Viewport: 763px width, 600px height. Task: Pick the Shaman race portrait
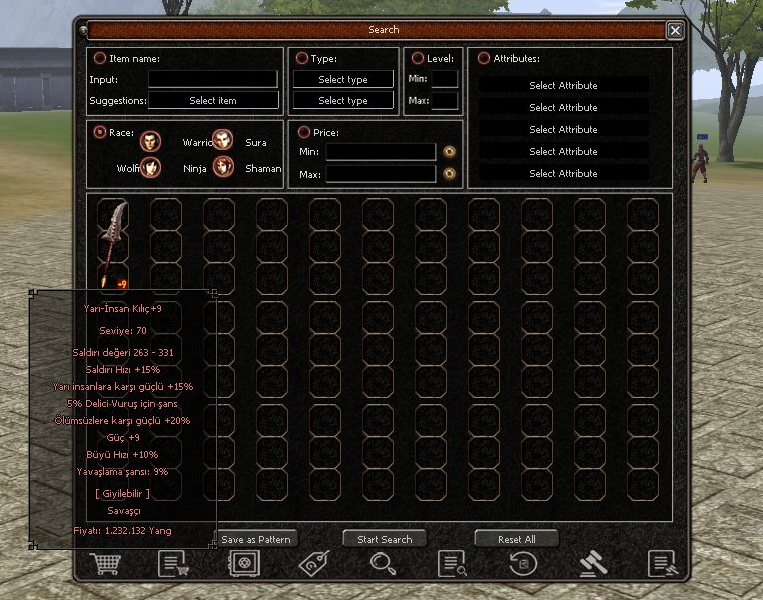point(222,168)
